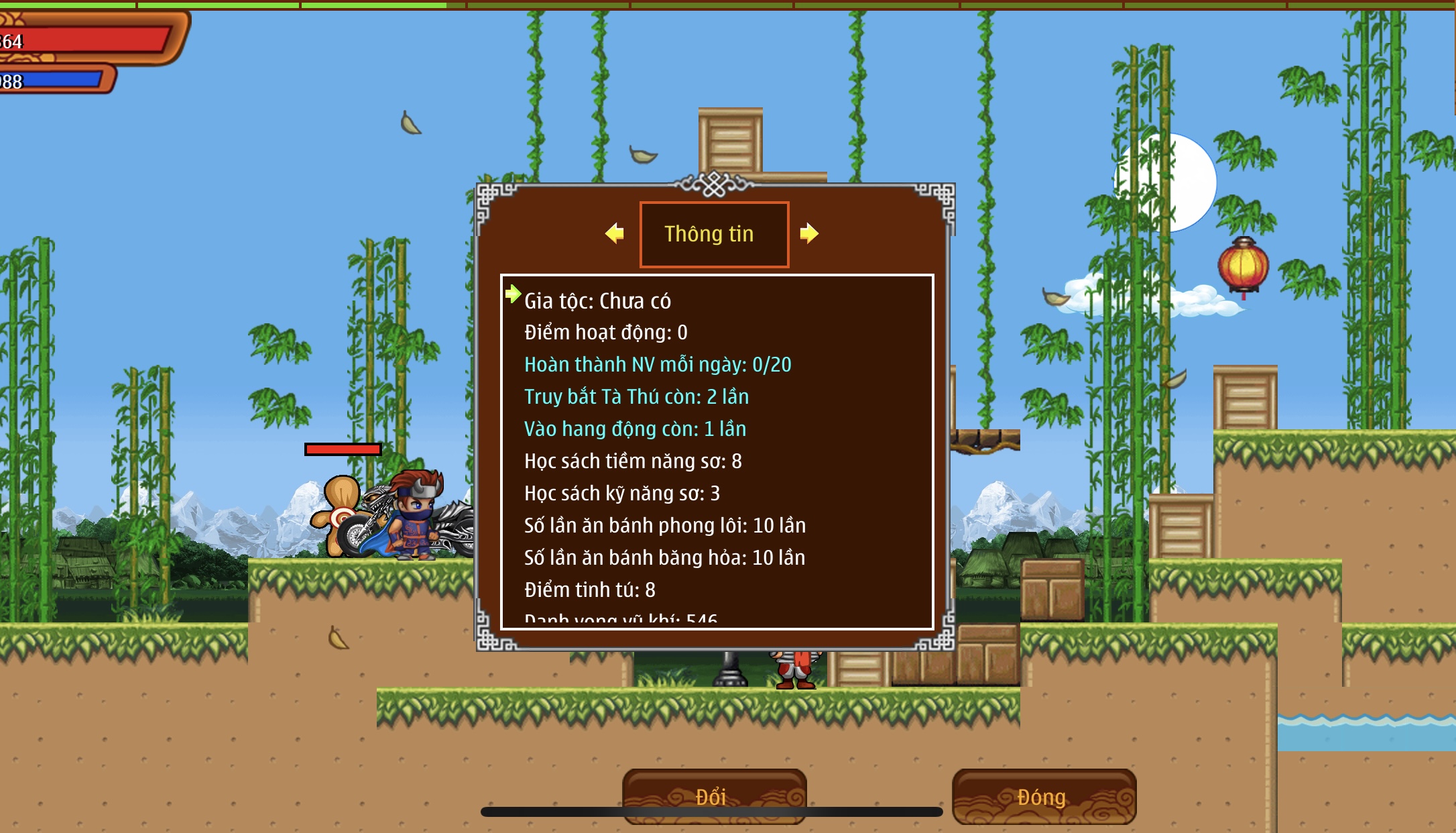Screen dimensions: 1456x833
Task: Select the Thông tin tab header
Action: [714, 234]
